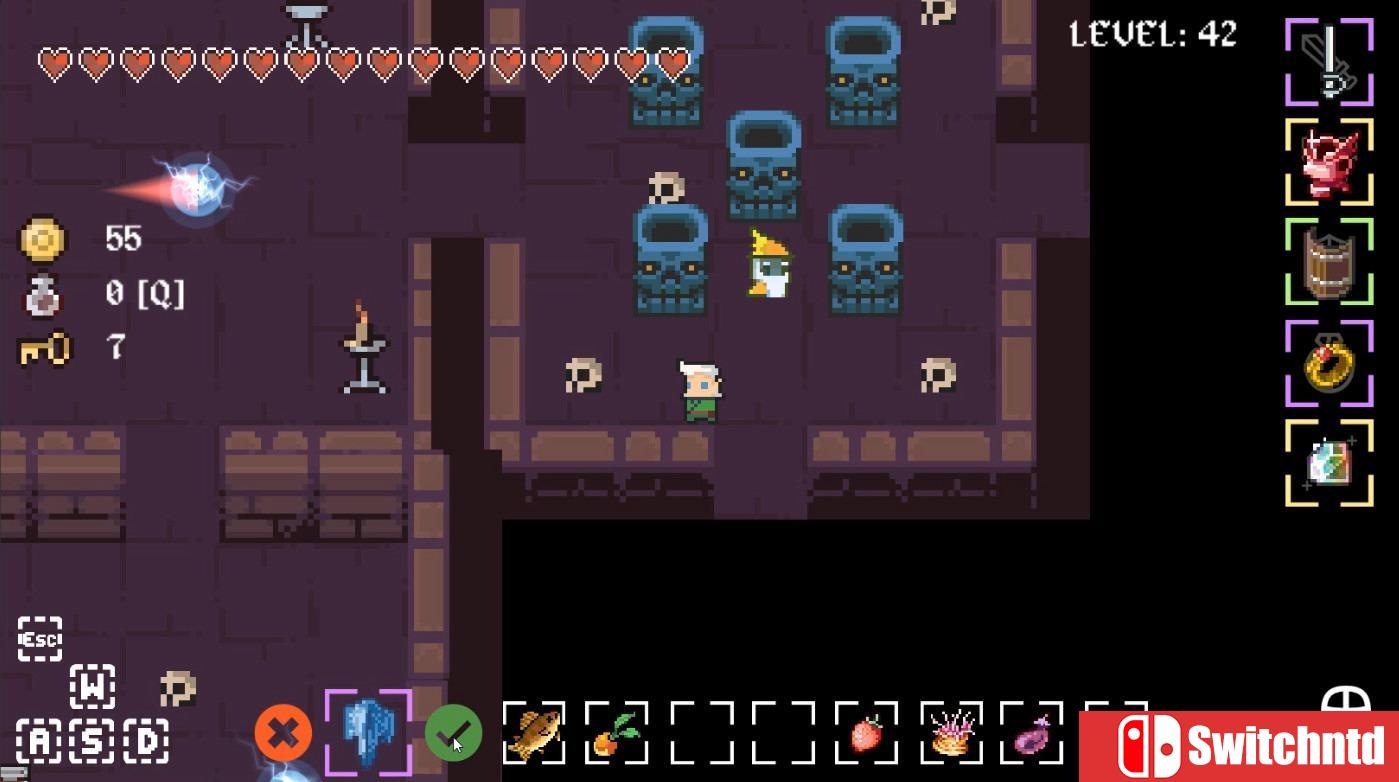Click the potion flask icon beside [Q]

tap(42, 294)
